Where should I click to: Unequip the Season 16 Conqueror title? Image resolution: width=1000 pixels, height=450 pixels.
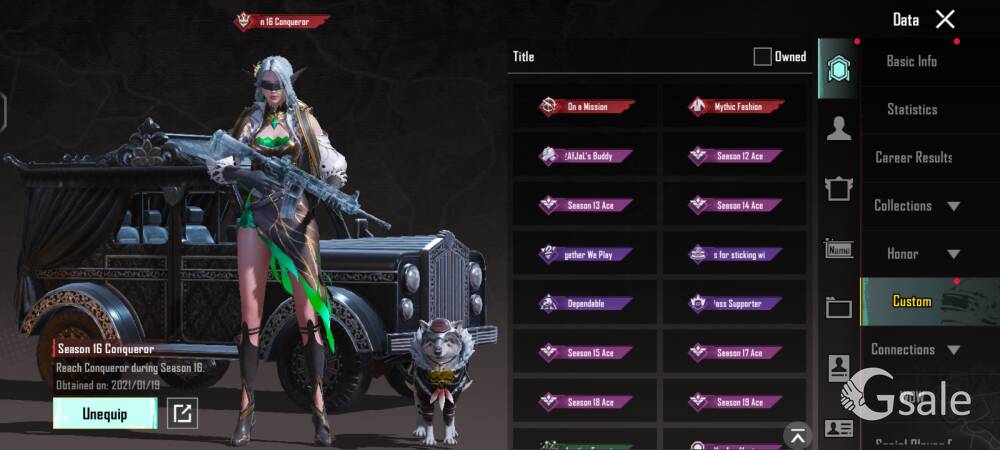tap(104, 413)
